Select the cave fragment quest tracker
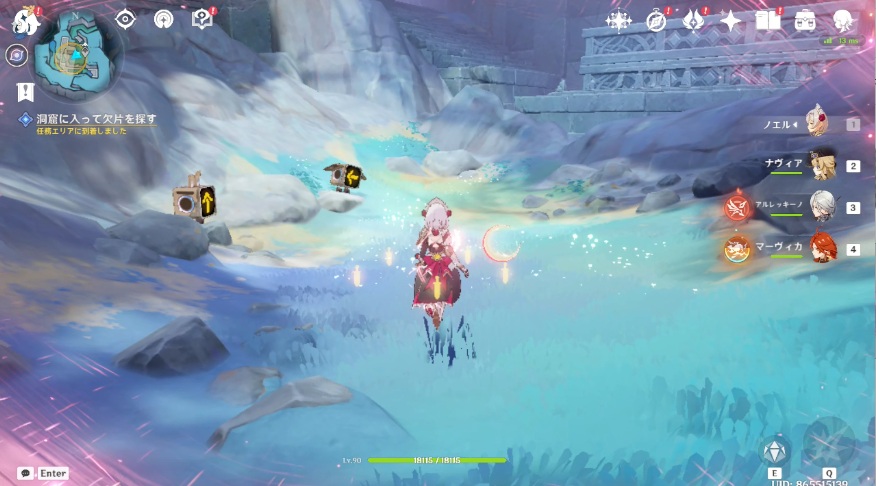 (x=89, y=119)
